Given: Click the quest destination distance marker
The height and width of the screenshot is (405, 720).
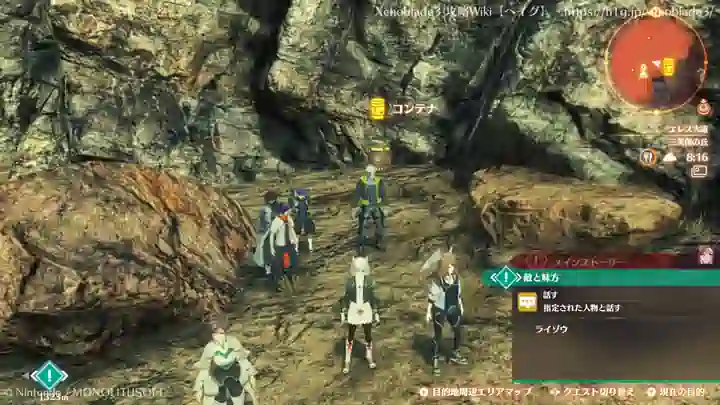Looking at the screenshot, I should pyautogui.click(x=48, y=378).
